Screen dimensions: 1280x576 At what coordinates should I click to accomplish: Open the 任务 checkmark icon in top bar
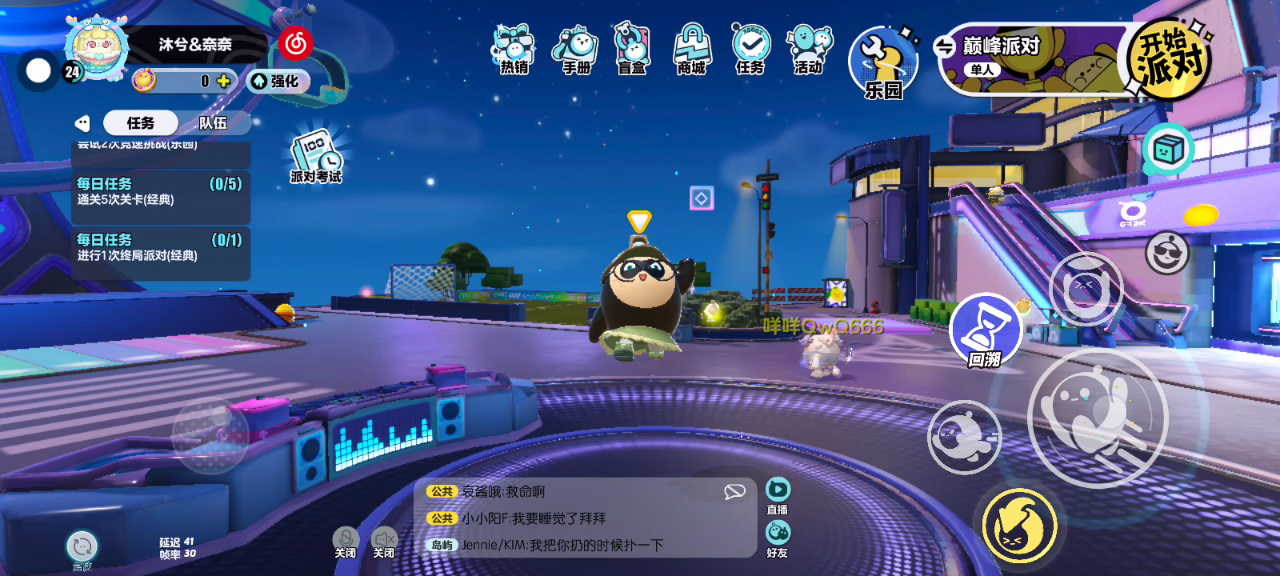[750, 49]
